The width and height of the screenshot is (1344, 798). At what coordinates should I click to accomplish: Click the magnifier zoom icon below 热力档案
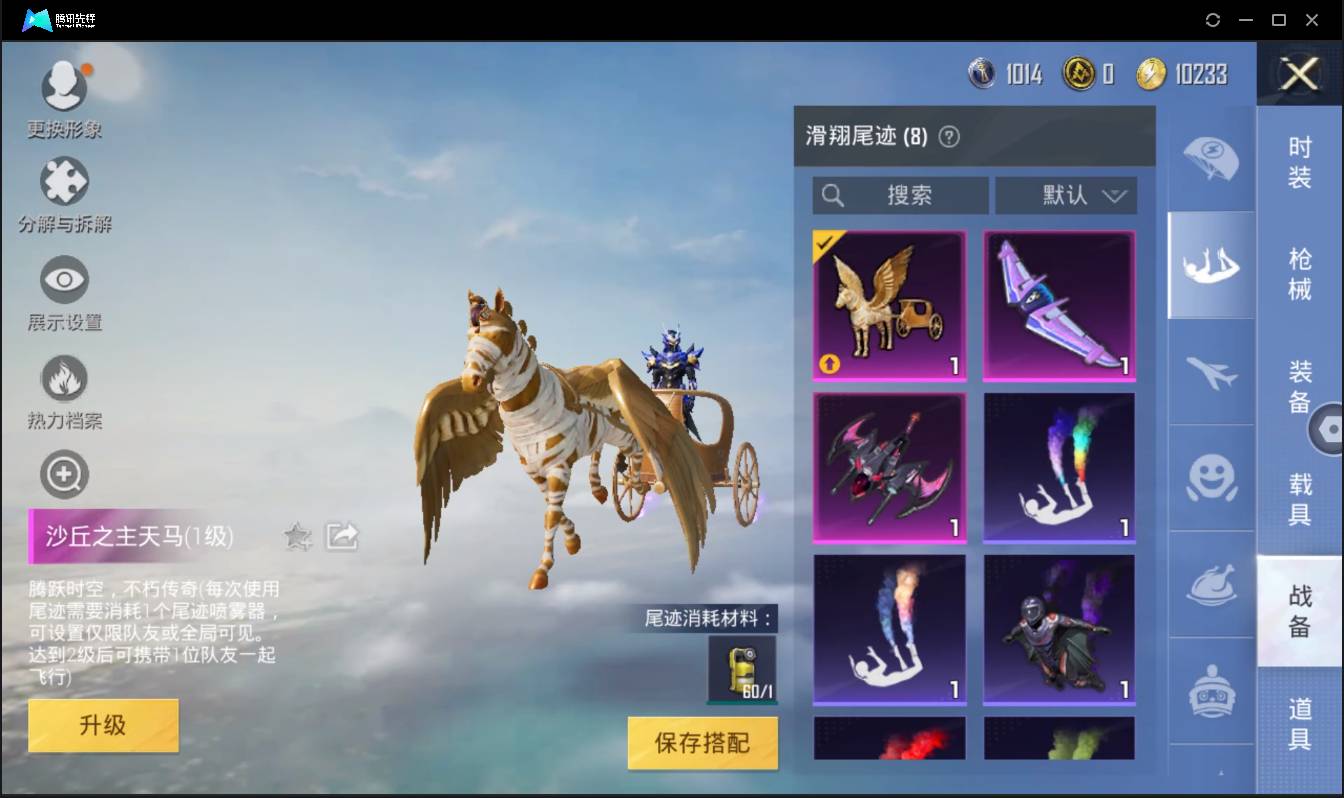coord(64,474)
